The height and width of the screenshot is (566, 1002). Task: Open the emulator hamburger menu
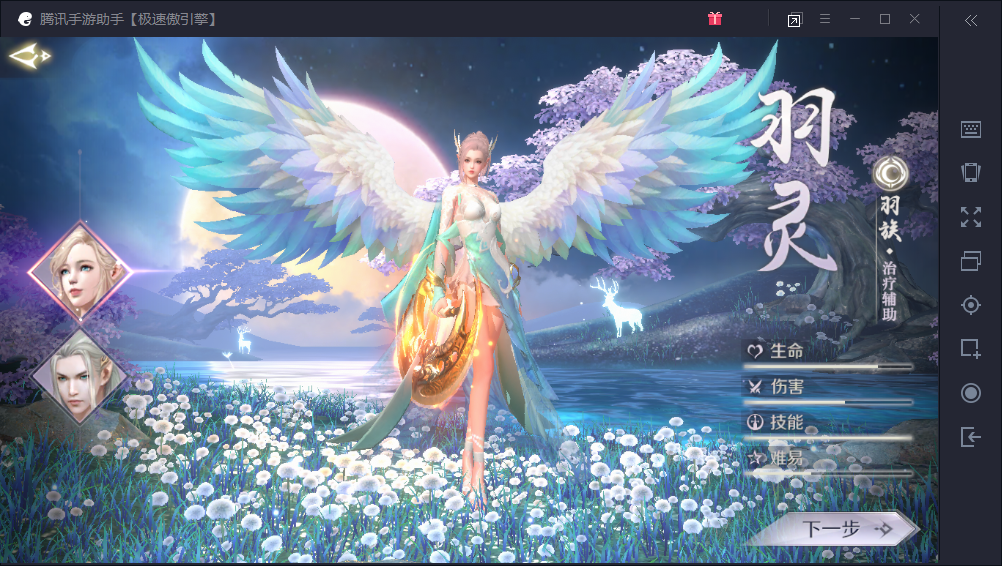825,19
